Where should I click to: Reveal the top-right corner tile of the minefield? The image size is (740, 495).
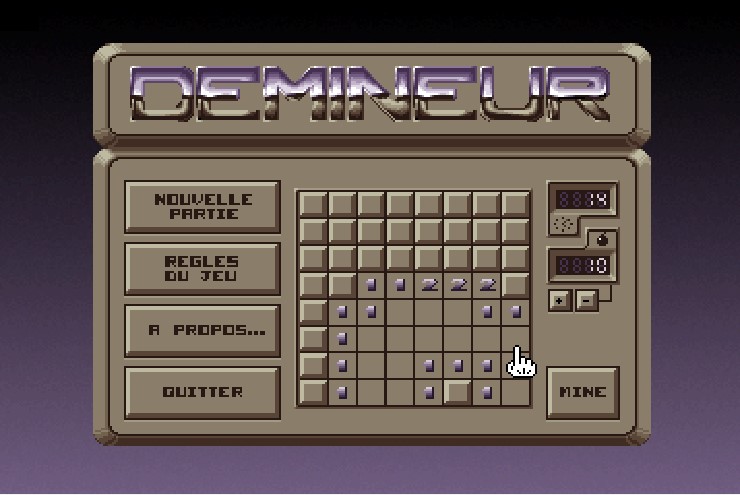pos(516,204)
